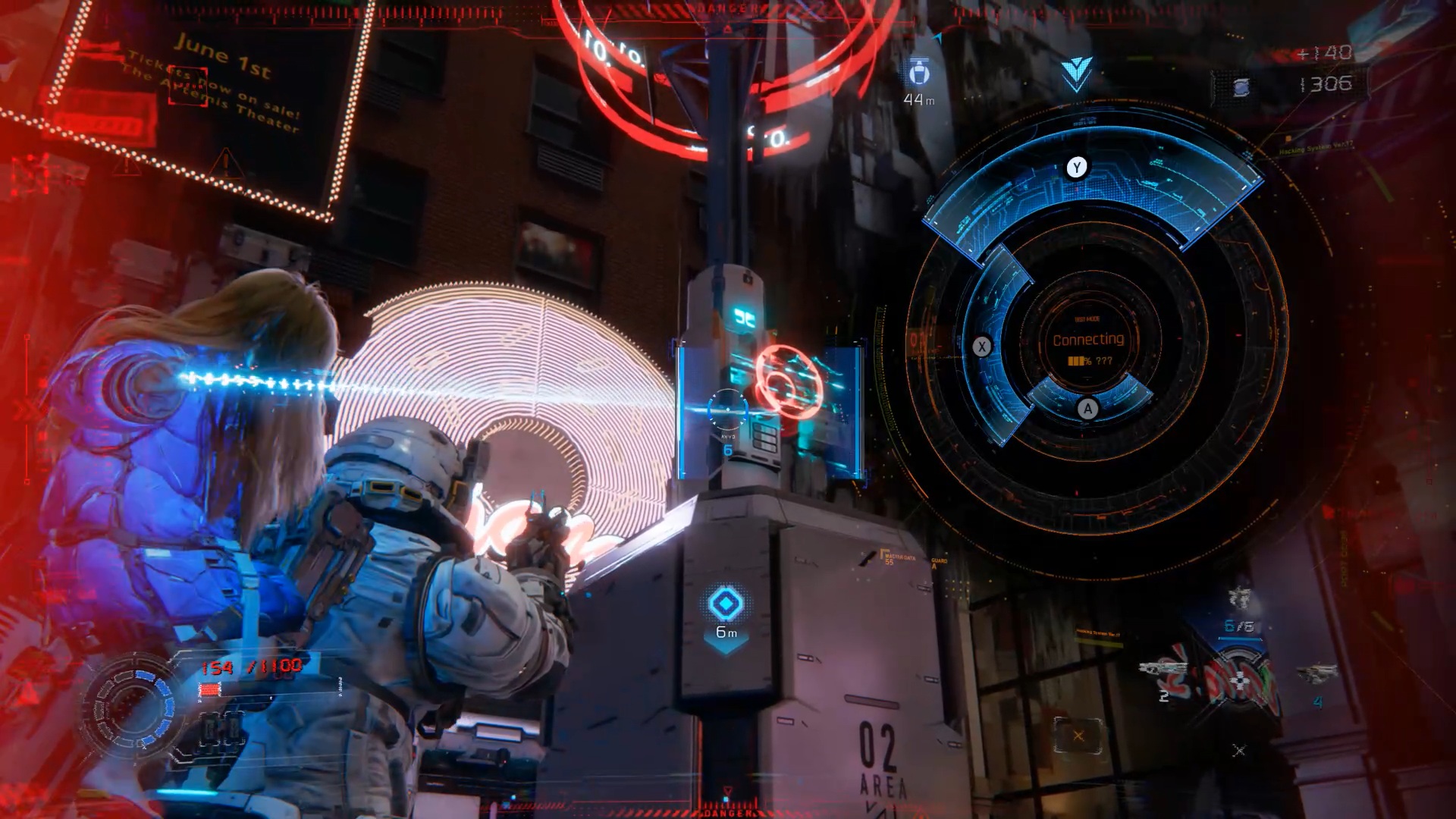Select the right weapon with 4 ammo
The height and width of the screenshot is (819, 1456).
point(1316,673)
